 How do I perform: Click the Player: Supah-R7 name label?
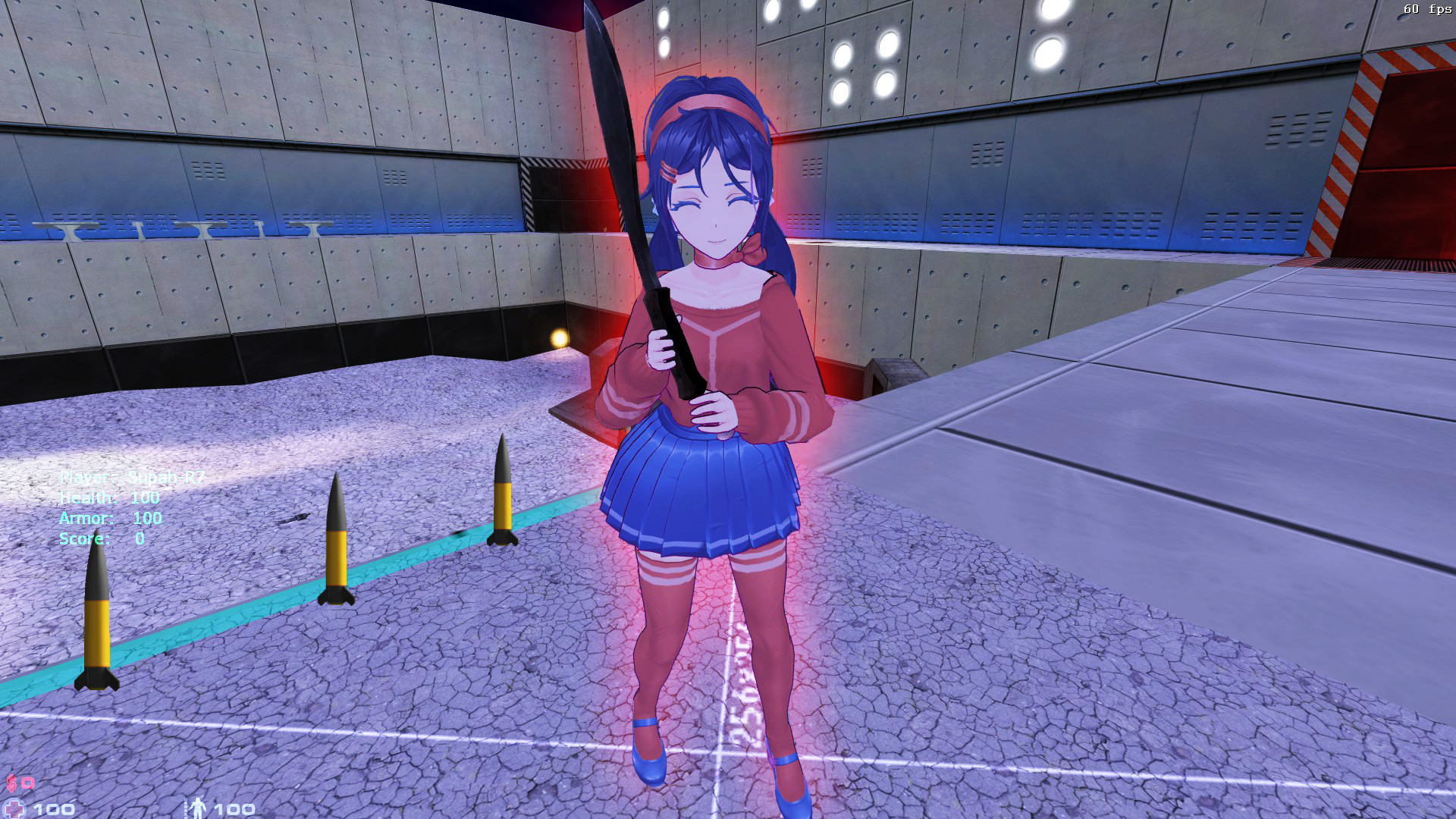pyautogui.click(x=133, y=478)
